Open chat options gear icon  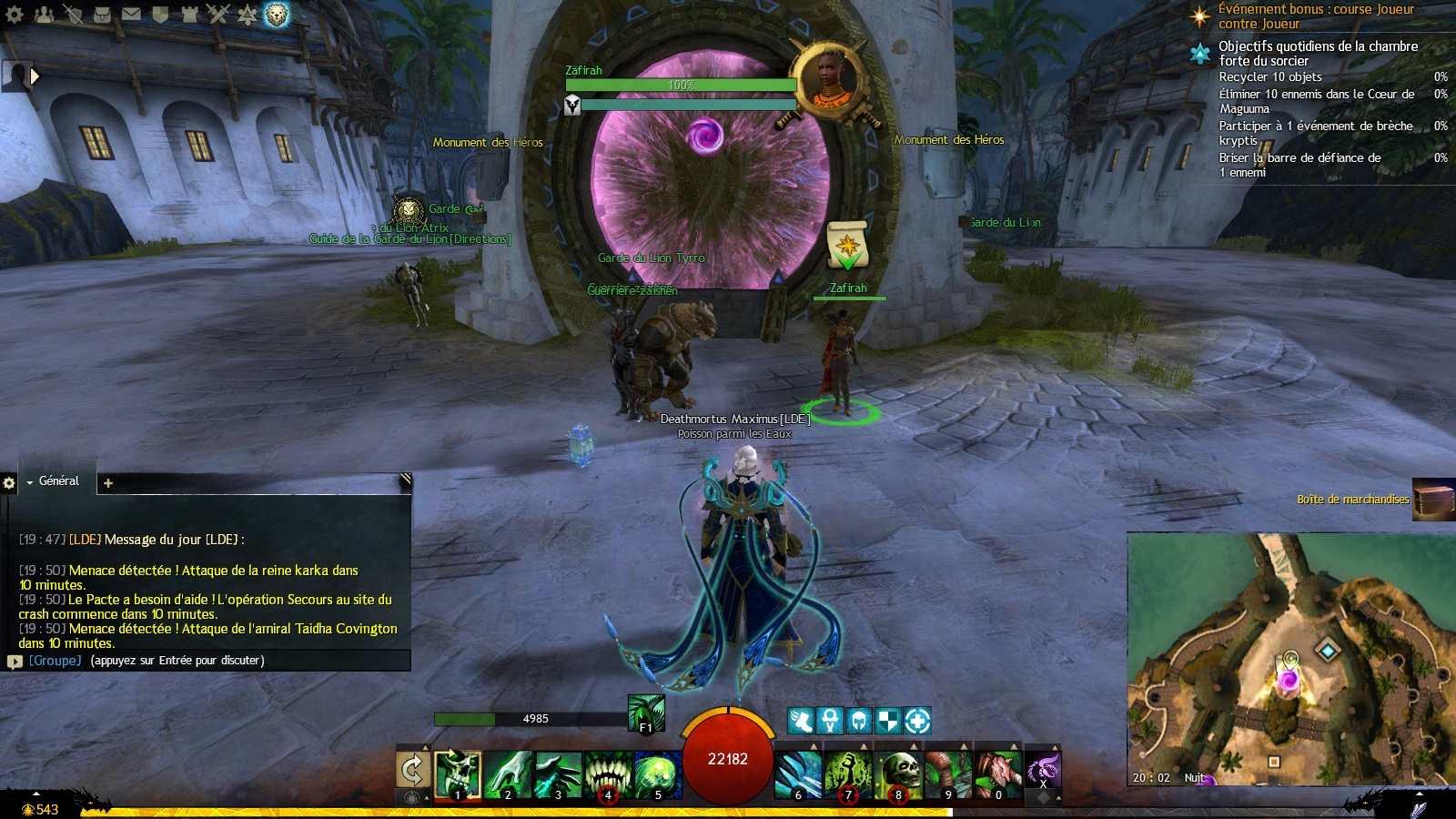click(x=9, y=483)
